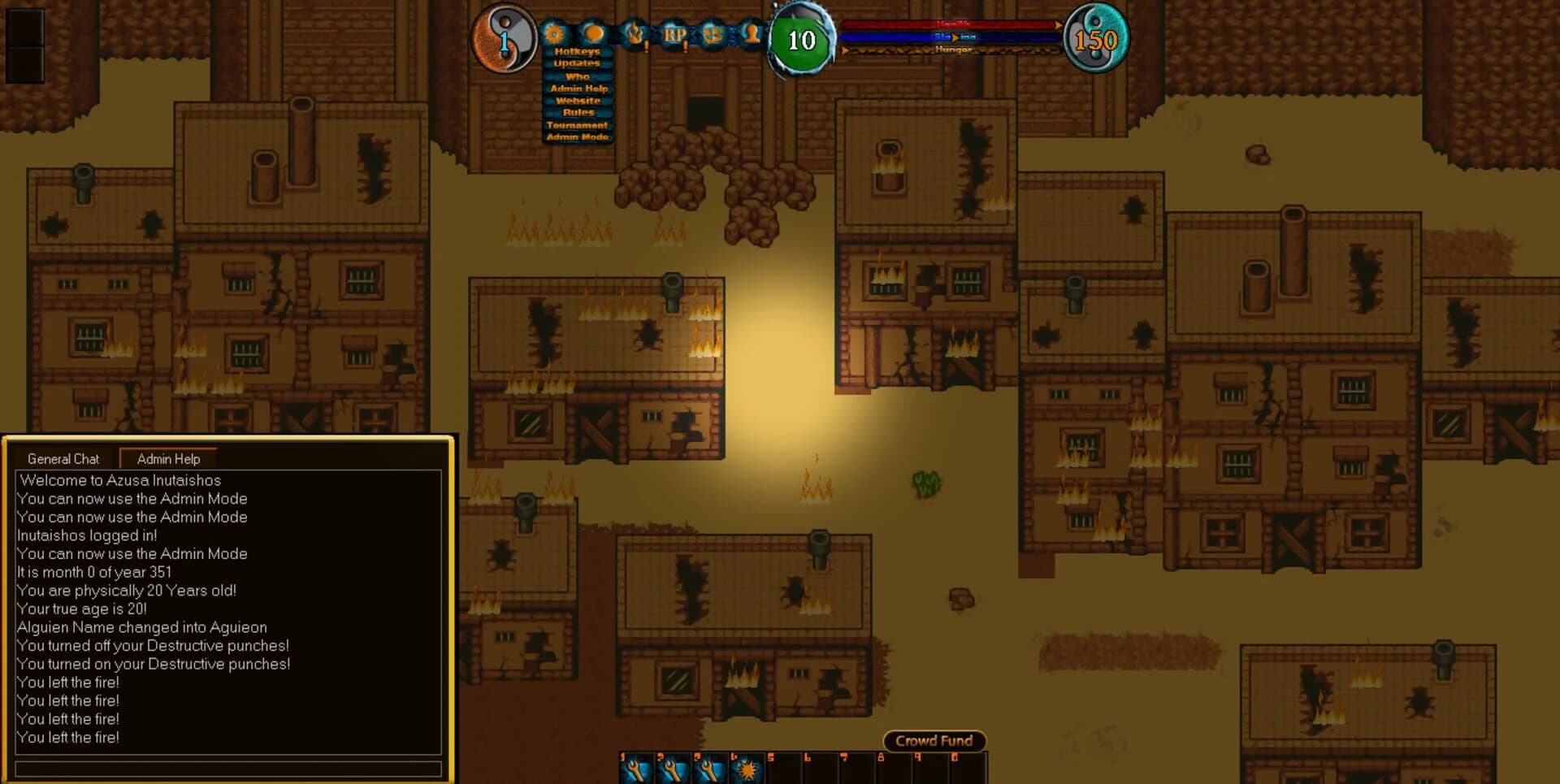Switch to the General Chat tab
This screenshot has width=1560, height=784.
63,459
